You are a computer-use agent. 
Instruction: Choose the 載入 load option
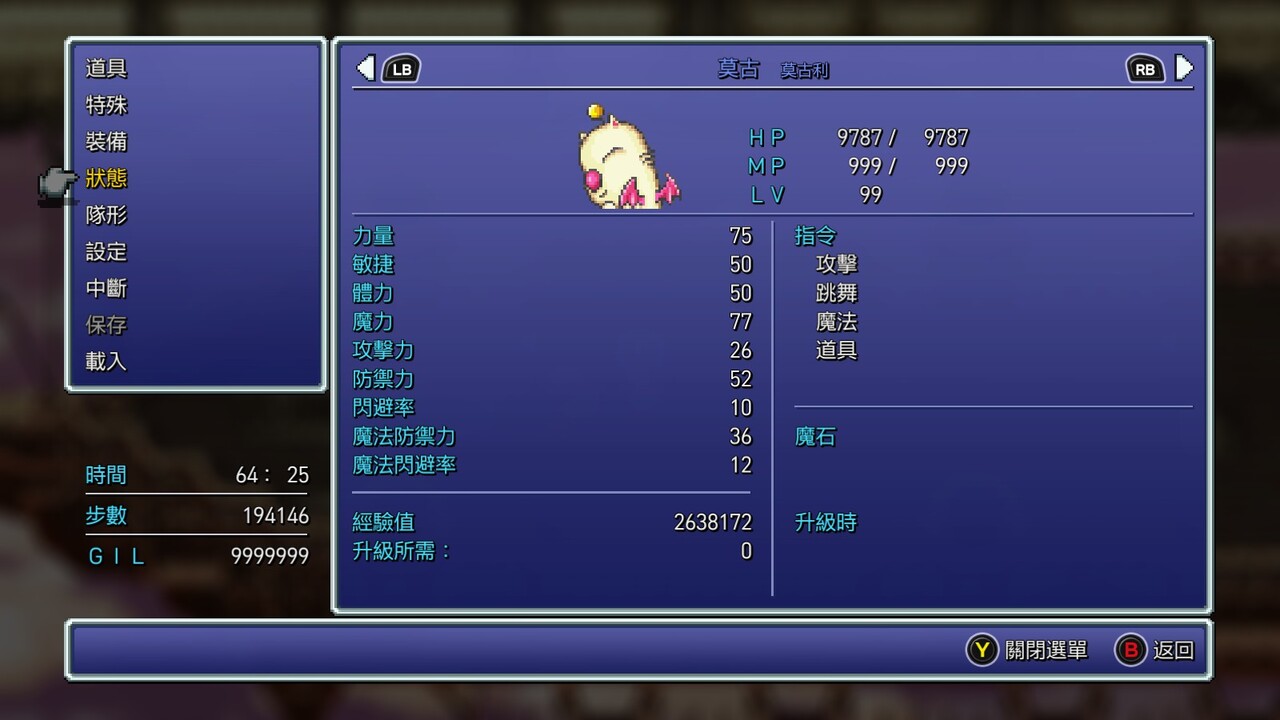point(106,362)
